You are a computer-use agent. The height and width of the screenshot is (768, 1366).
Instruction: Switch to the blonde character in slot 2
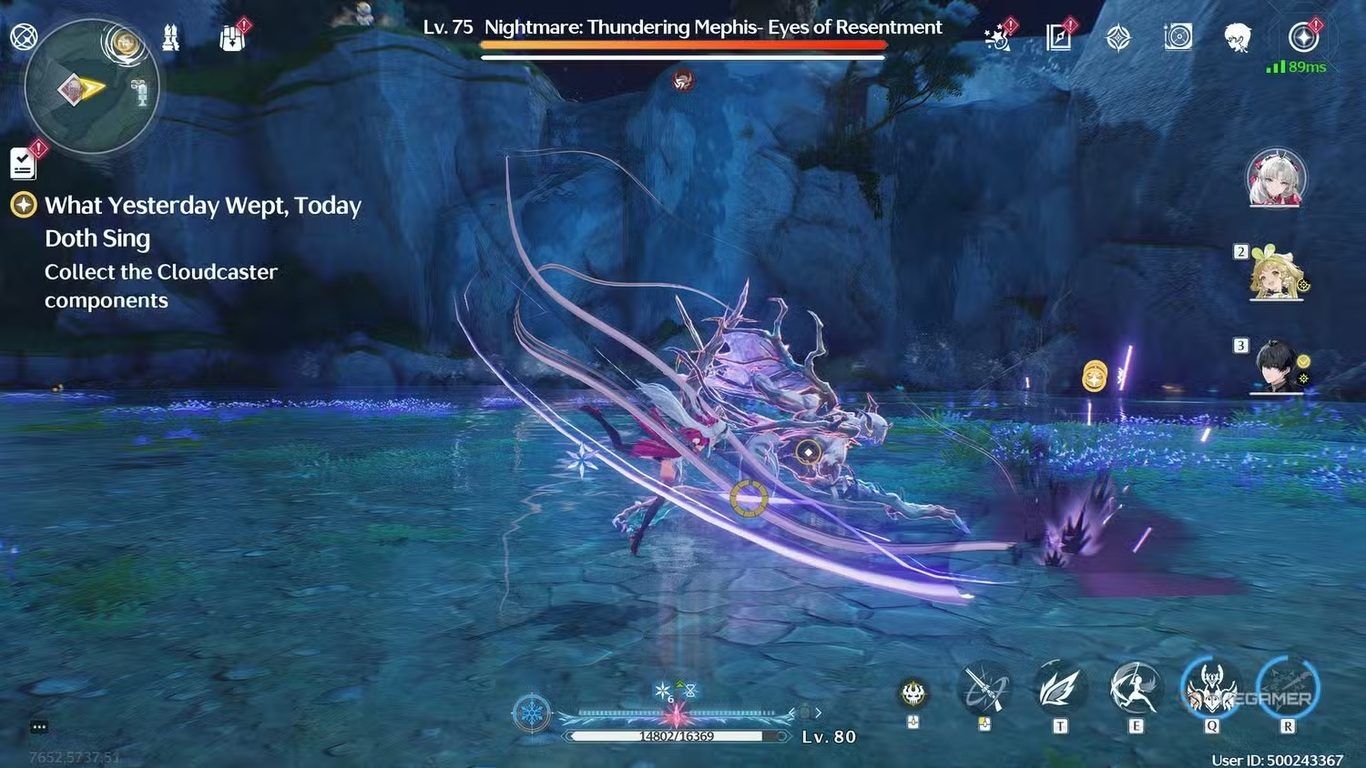pos(1275,272)
